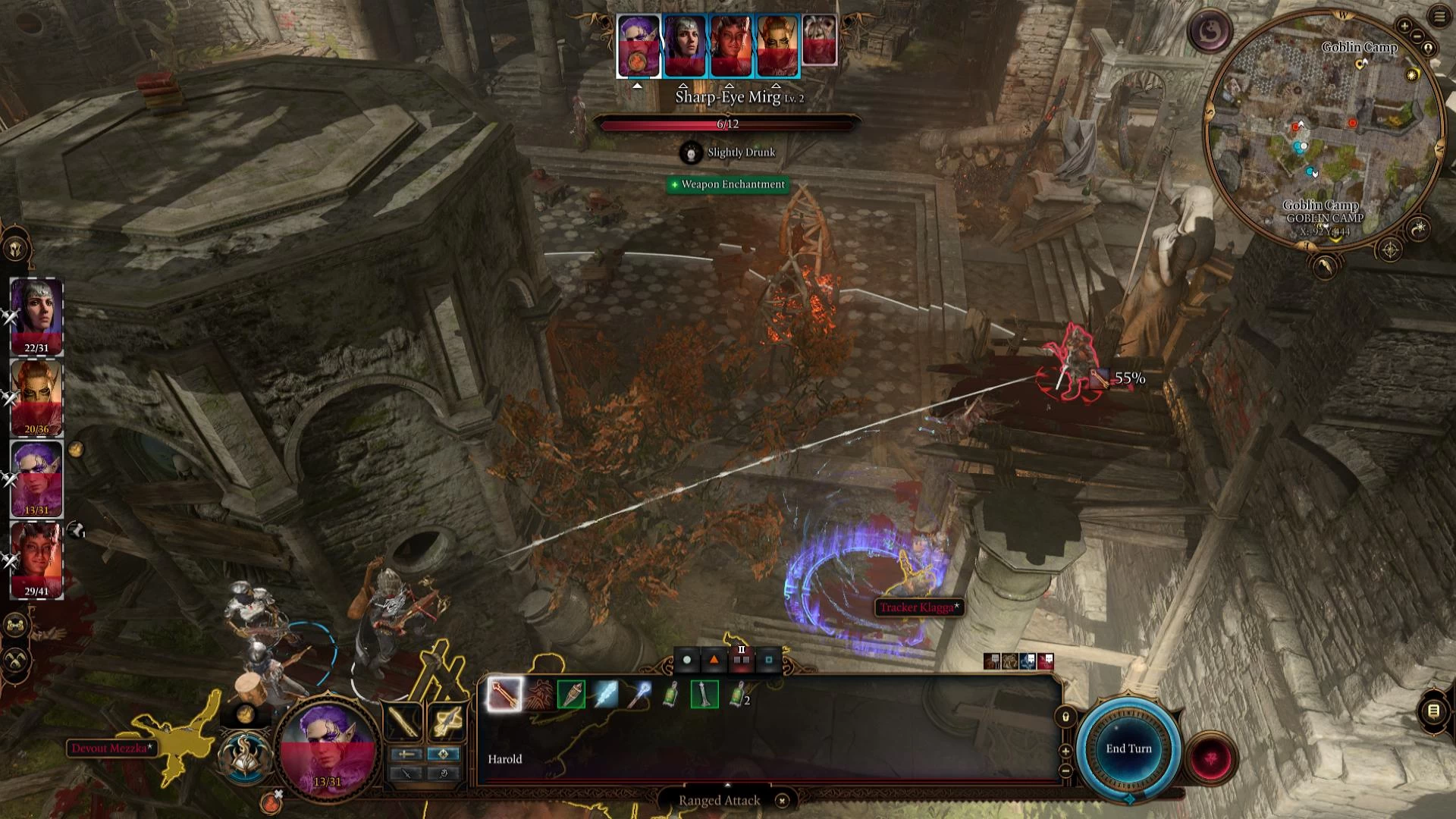
Task: Open the active character's large portrait
Action: point(328,747)
